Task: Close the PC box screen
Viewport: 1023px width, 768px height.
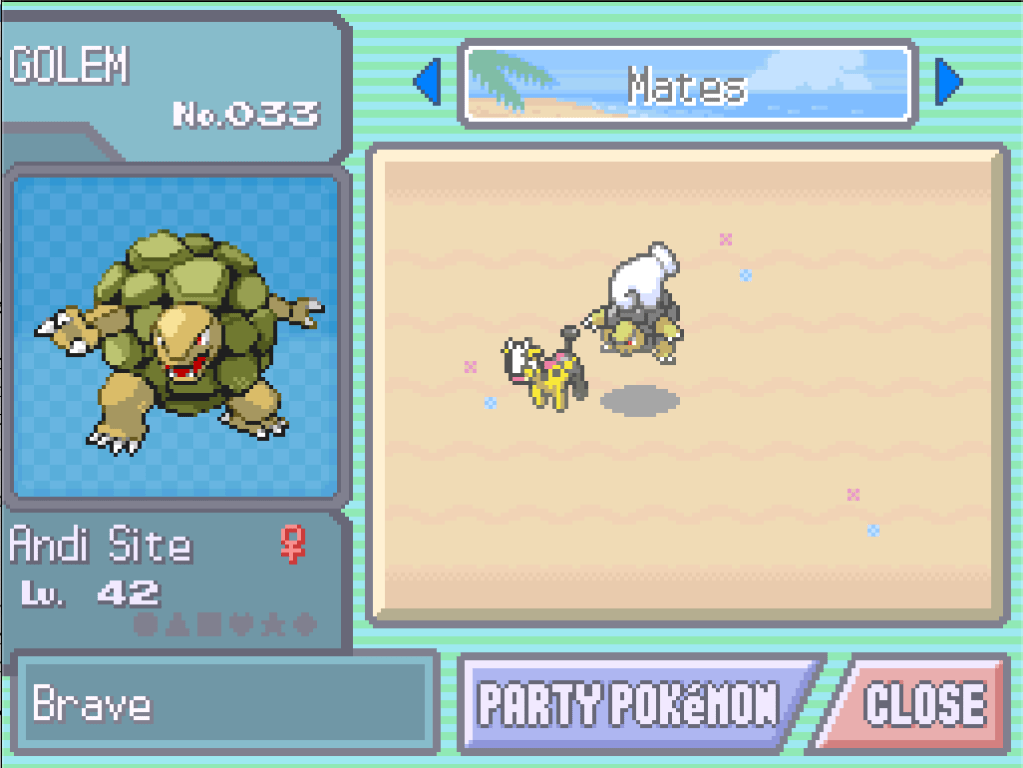Action: point(922,703)
